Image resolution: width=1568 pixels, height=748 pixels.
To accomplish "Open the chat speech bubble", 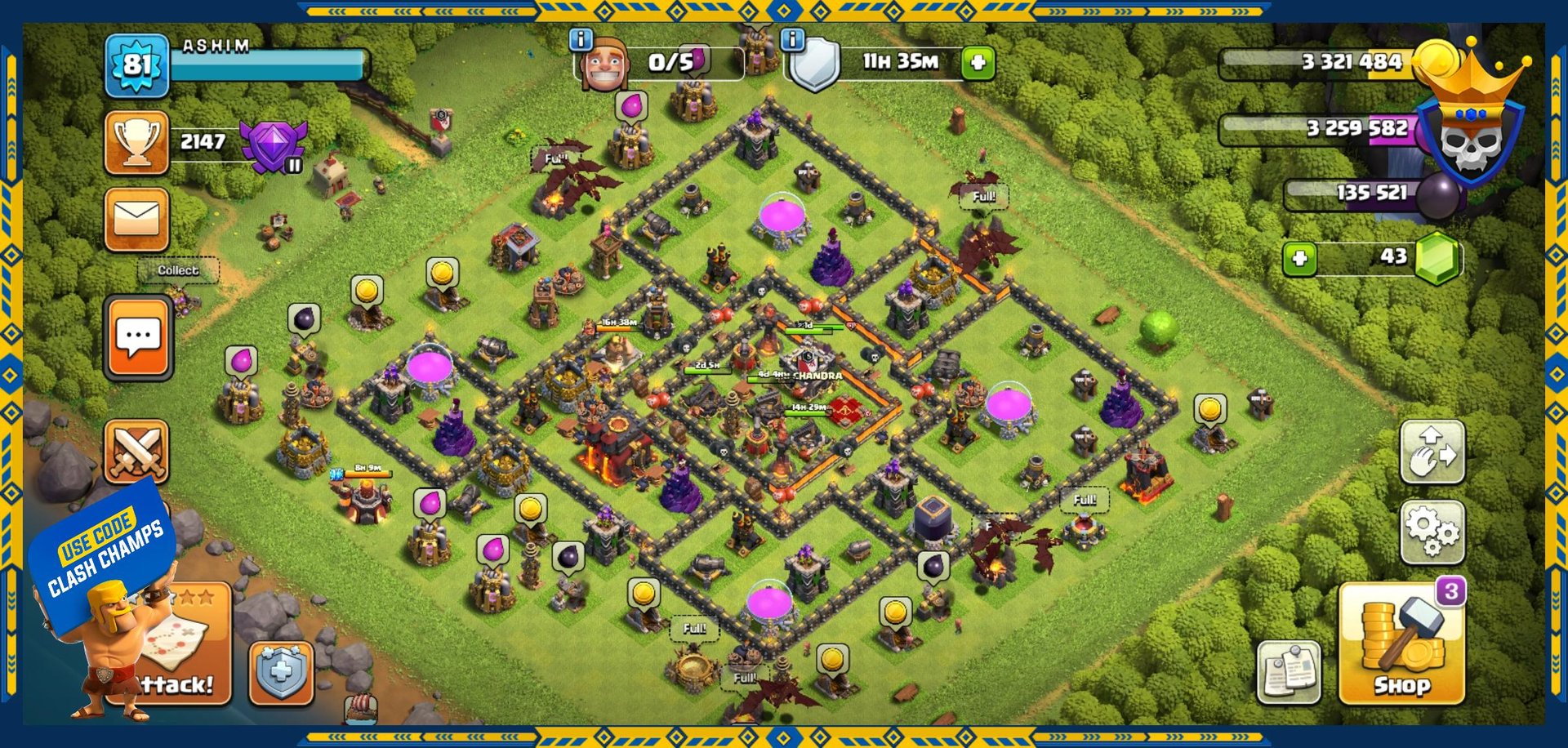I will point(138,336).
